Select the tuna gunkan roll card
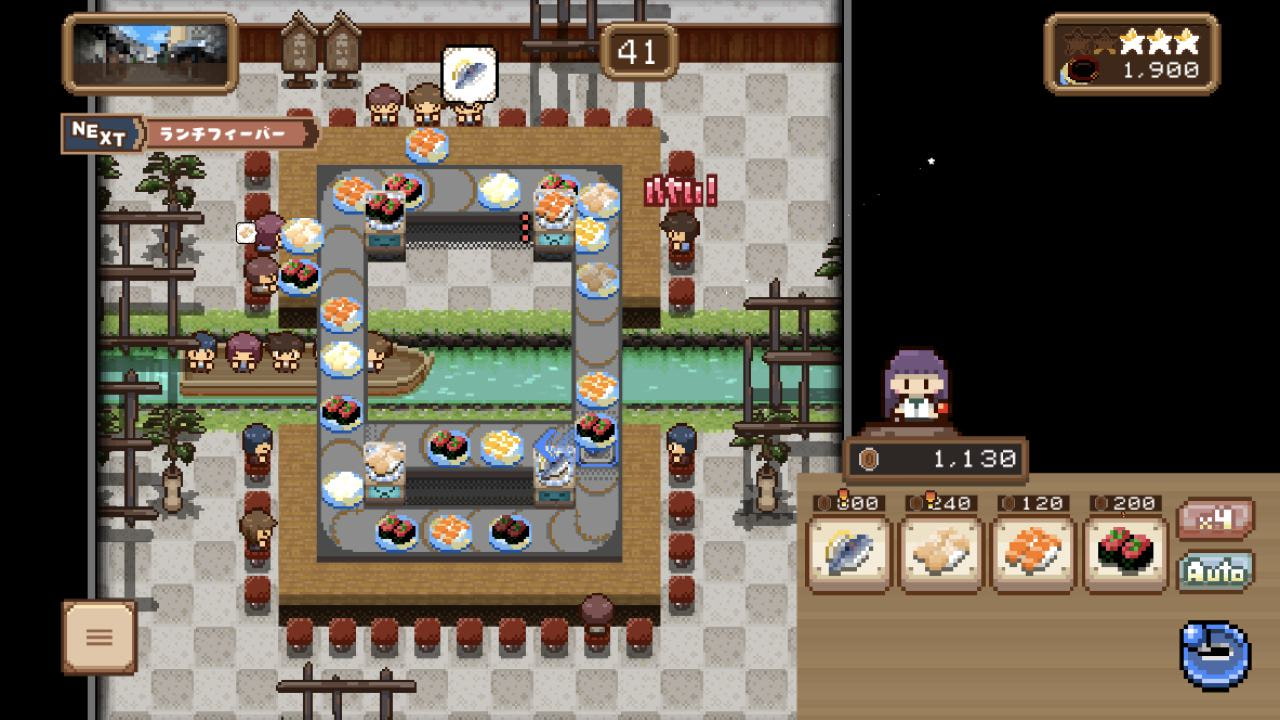Screen dimensions: 1280x720 click(1125, 553)
